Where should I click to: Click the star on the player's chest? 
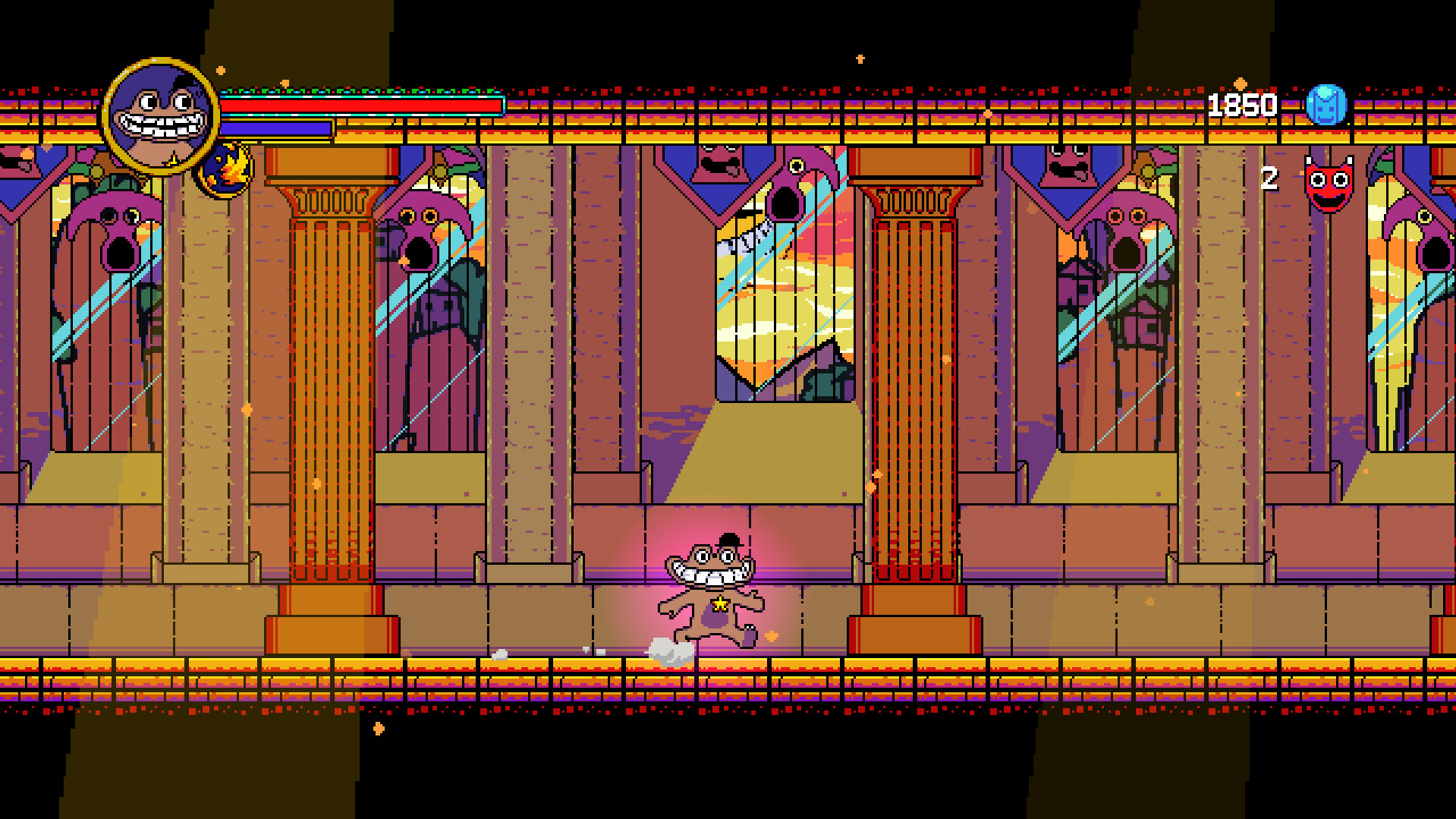[x=719, y=605]
